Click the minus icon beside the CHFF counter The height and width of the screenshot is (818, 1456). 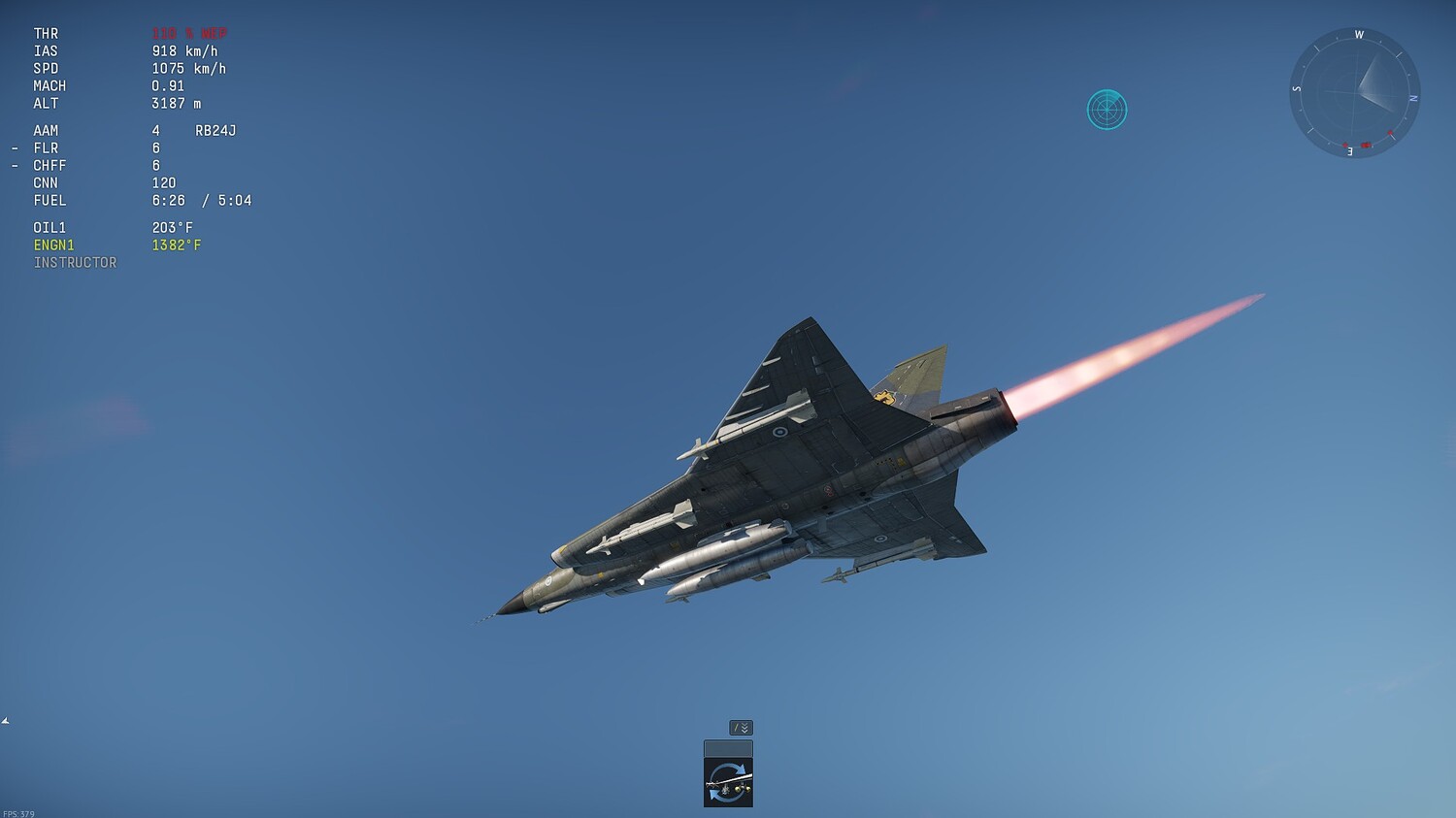(x=14, y=165)
